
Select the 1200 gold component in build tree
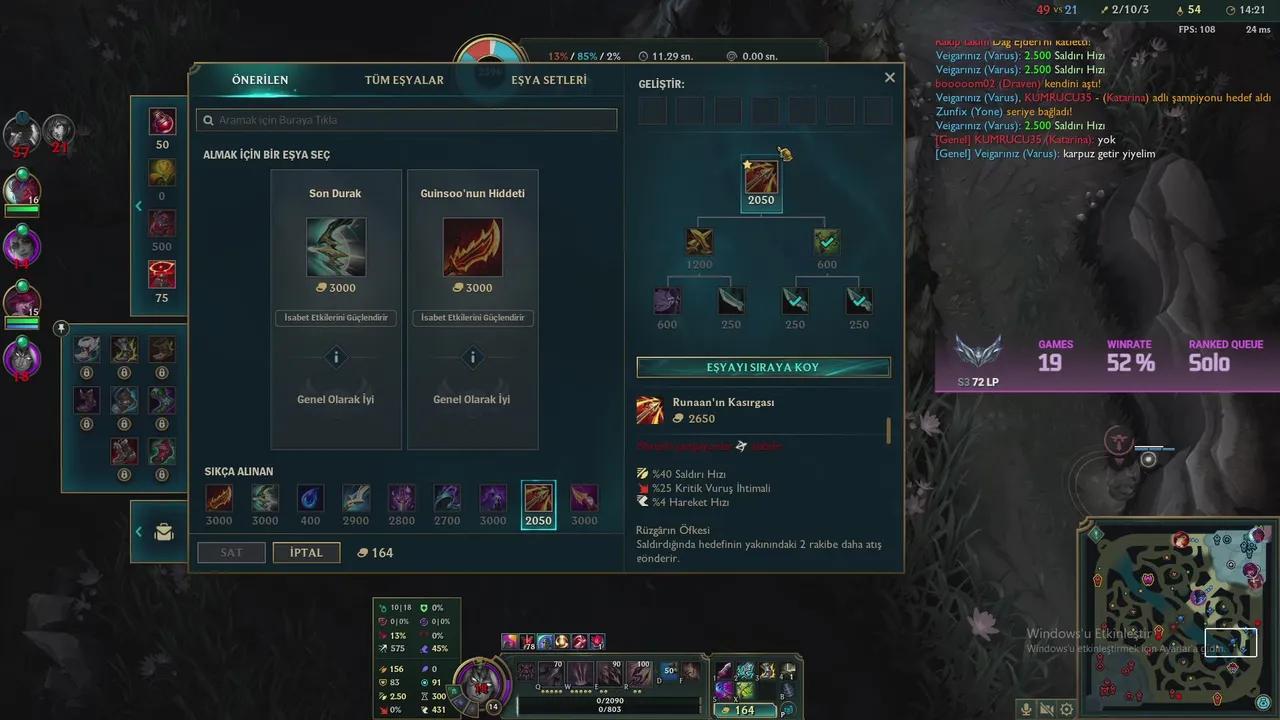(700, 242)
